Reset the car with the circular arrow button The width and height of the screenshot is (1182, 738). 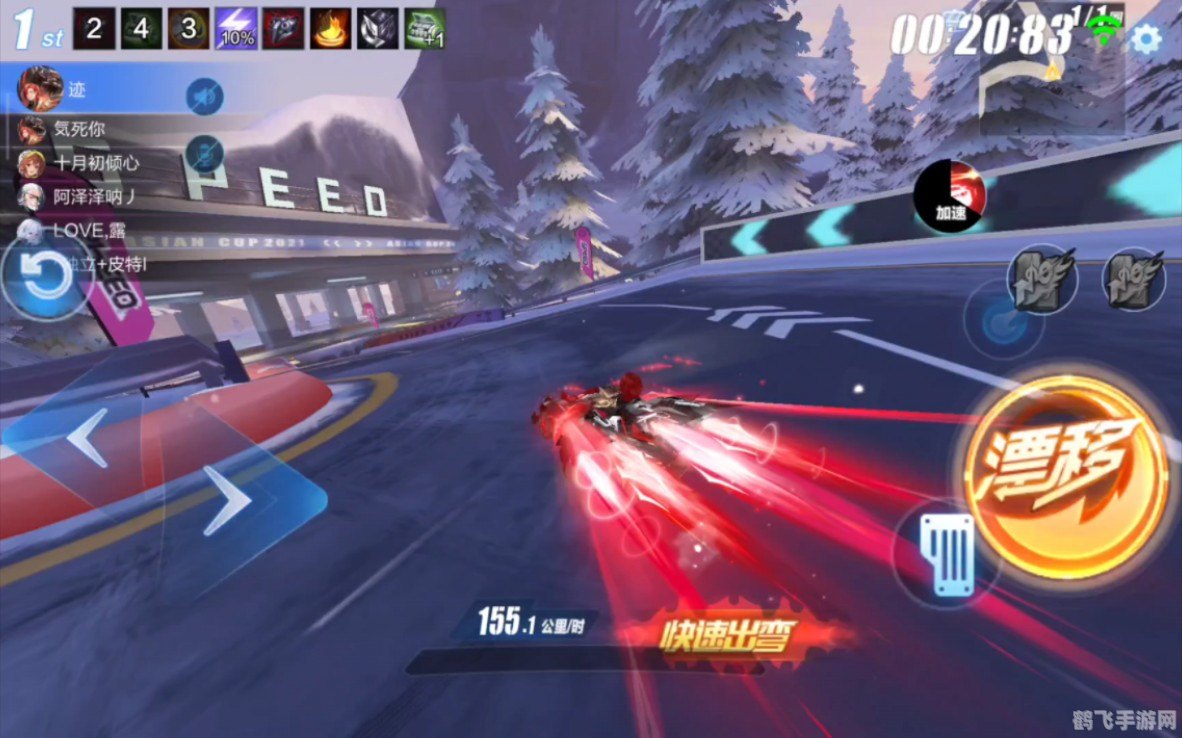[x=42, y=277]
